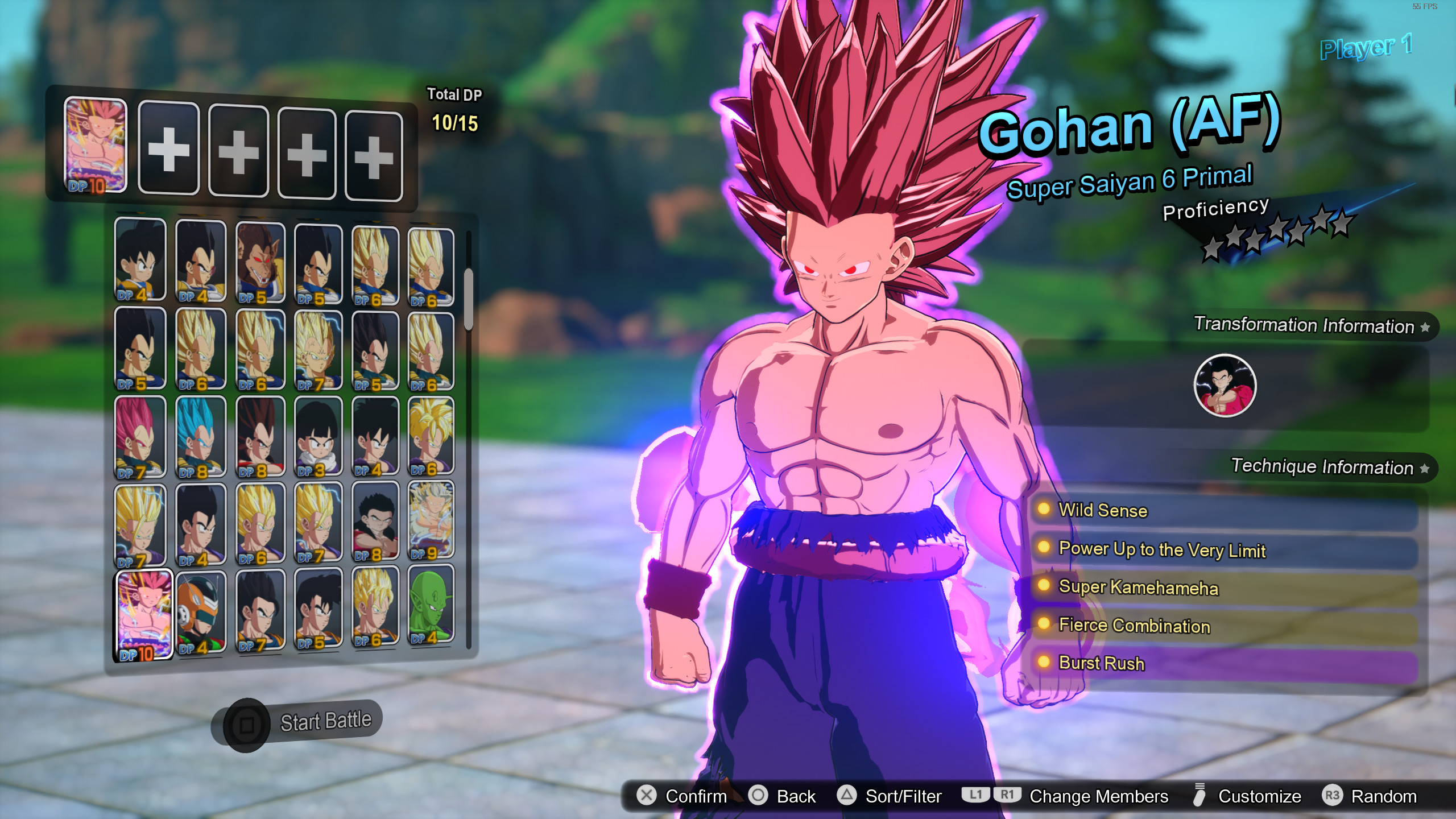Select the Great Saiyaman helmet character

(200, 613)
